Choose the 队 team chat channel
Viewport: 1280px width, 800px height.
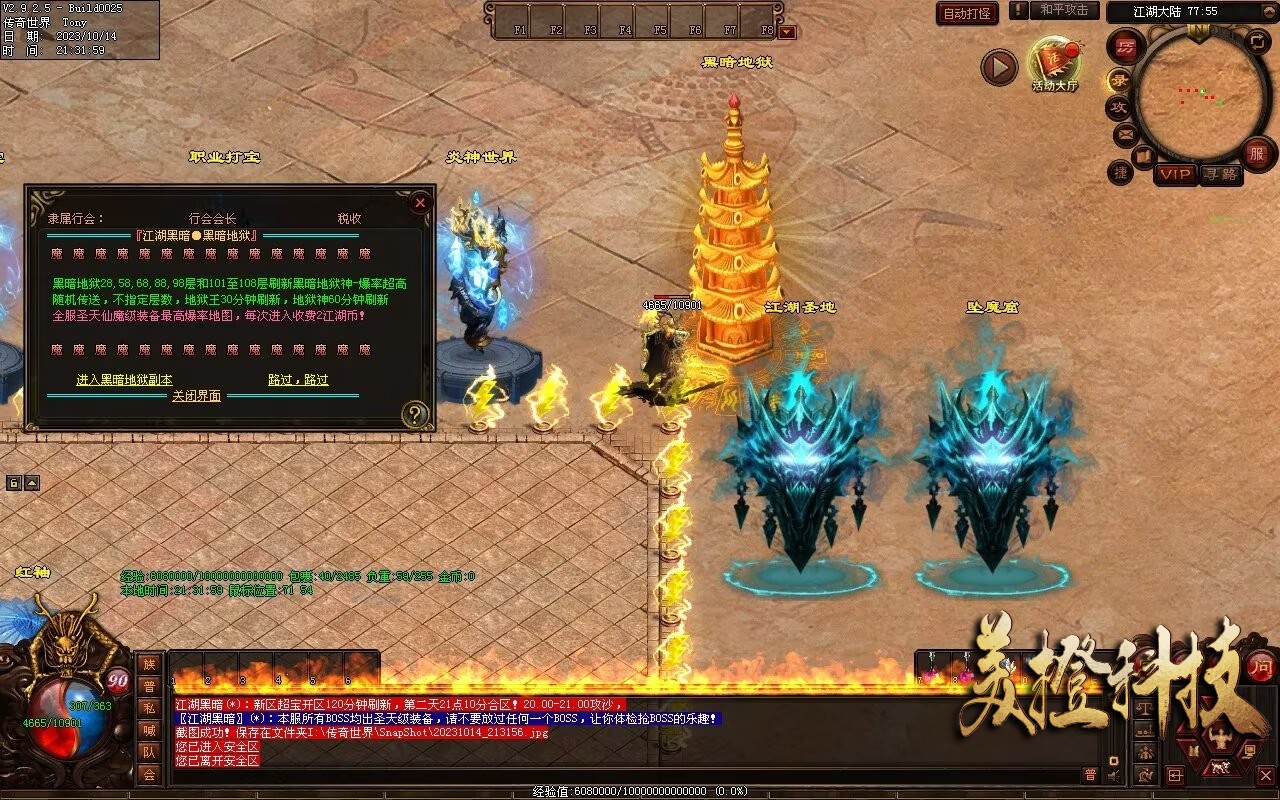(x=149, y=752)
